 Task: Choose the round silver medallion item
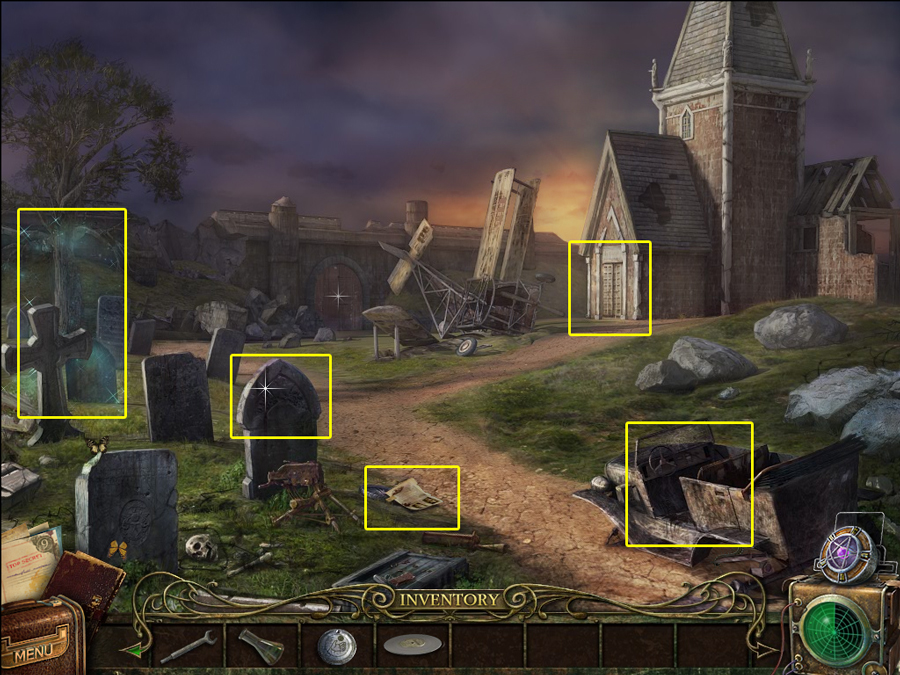coord(336,647)
